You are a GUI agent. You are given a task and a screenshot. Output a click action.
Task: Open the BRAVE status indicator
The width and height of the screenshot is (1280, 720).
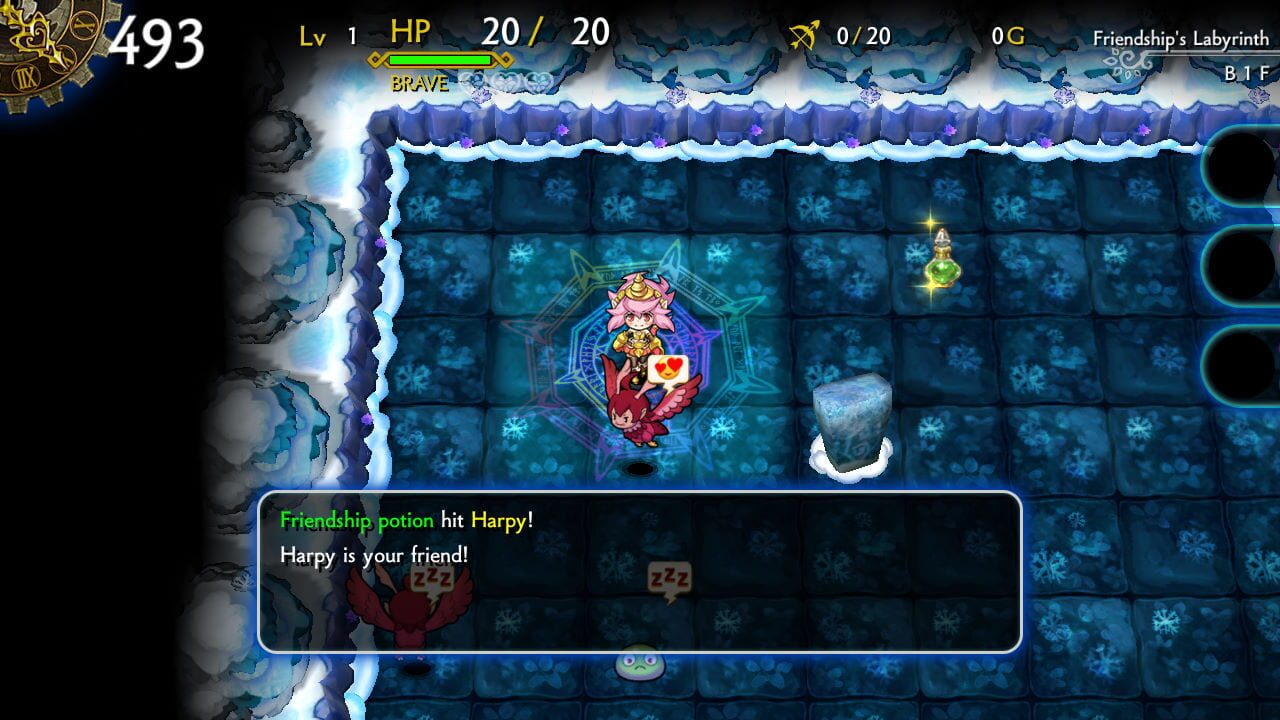click(x=418, y=84)
